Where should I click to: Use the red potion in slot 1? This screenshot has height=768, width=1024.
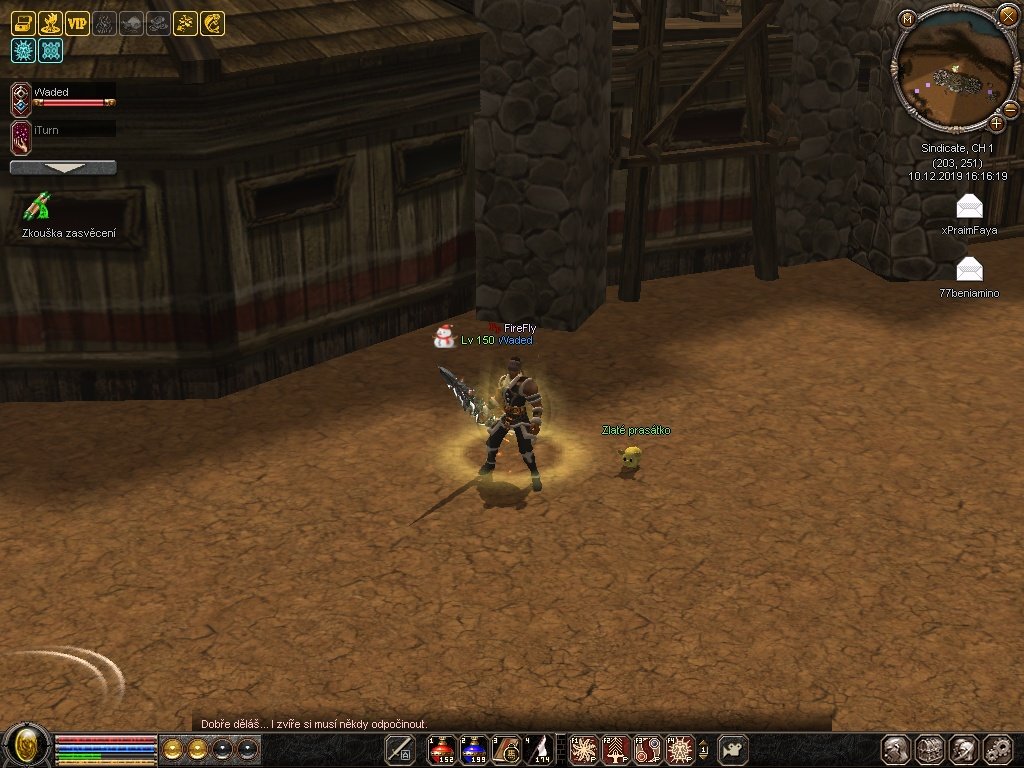point(442,749)
